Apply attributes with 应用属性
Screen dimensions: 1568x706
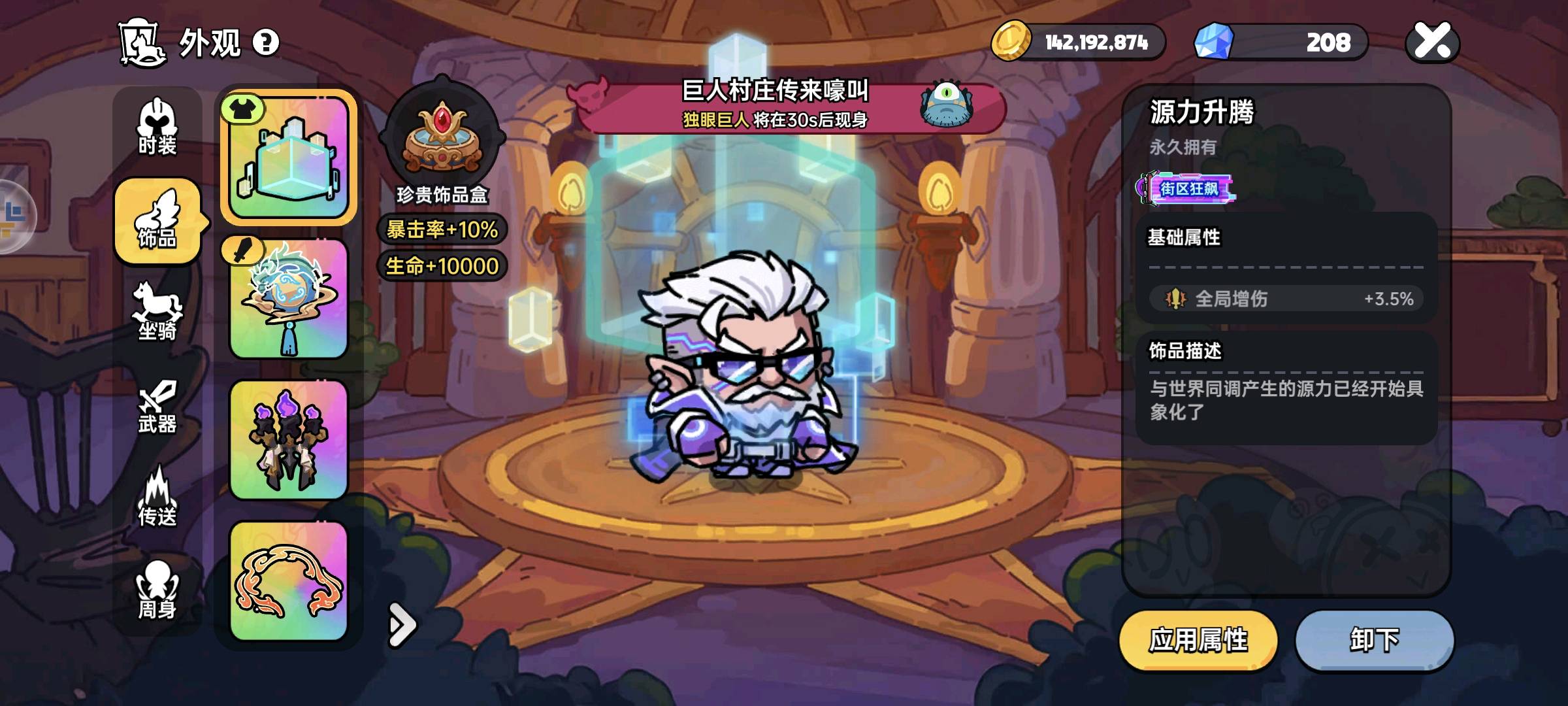pyautogui.click(x=1198, y=641)
